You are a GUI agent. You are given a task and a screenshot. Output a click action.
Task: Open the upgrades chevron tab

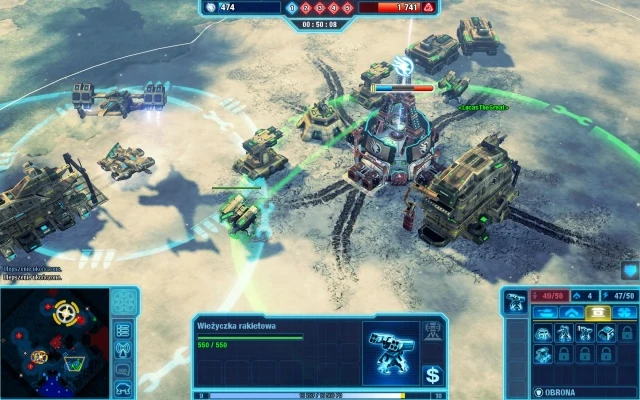(574, 313)
